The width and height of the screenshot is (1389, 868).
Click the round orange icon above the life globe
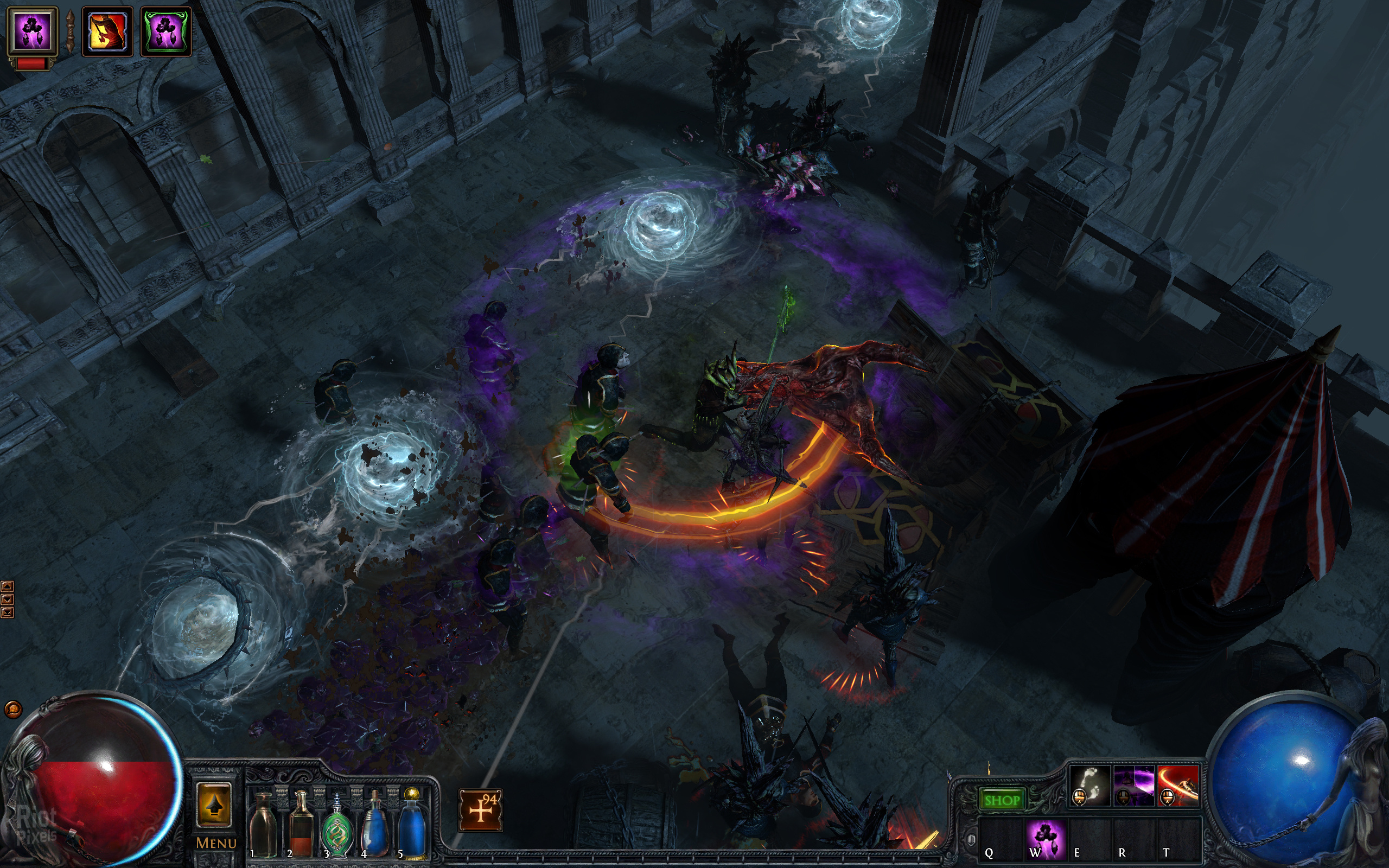pos(12,710)
